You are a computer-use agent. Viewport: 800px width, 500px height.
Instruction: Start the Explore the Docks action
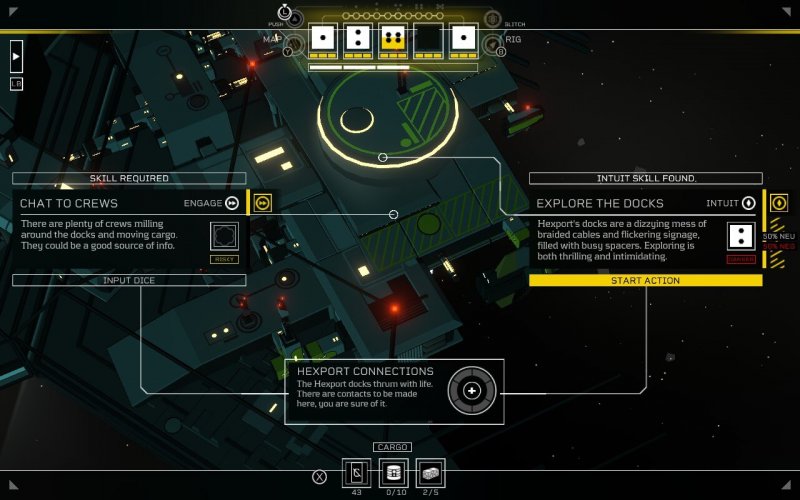(x=645, y=280)
